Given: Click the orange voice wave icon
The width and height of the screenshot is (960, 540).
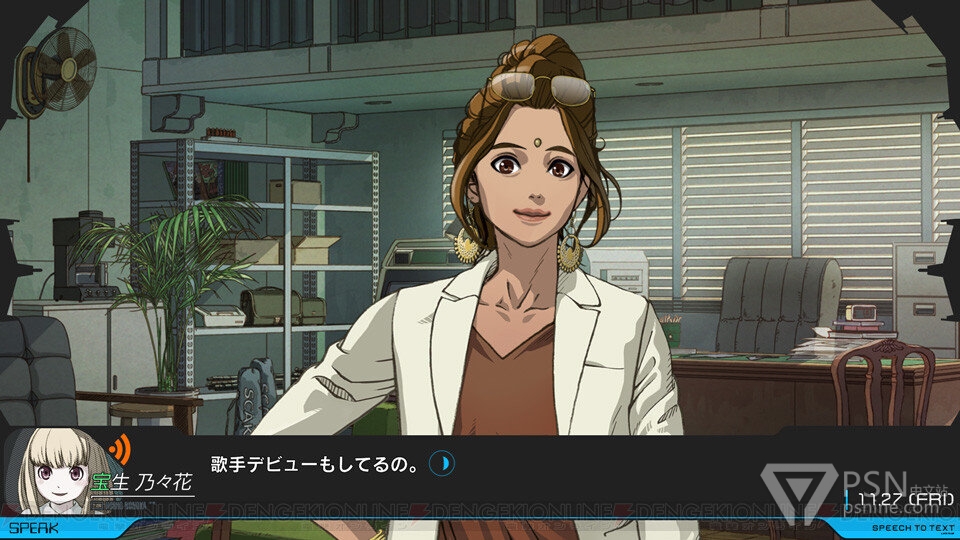Looking at the screenshot, I should point(120,447).
